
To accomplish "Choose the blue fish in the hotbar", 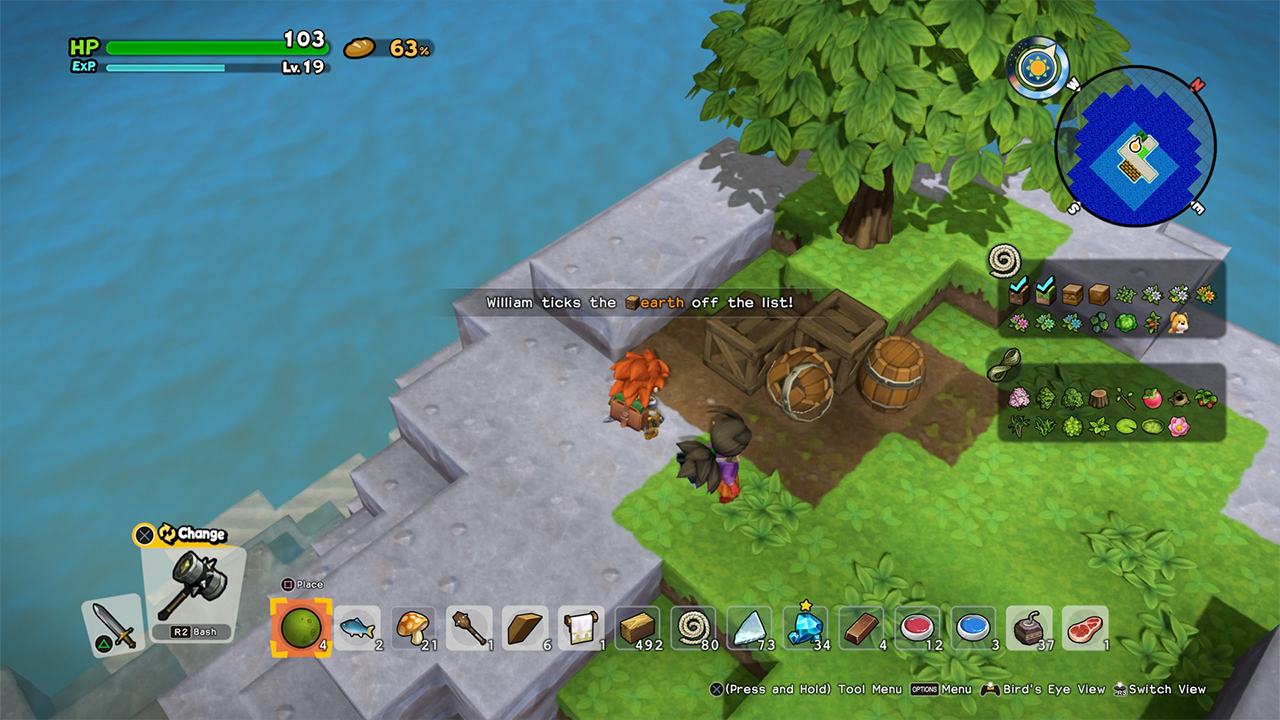I will [x=357, y=627].
